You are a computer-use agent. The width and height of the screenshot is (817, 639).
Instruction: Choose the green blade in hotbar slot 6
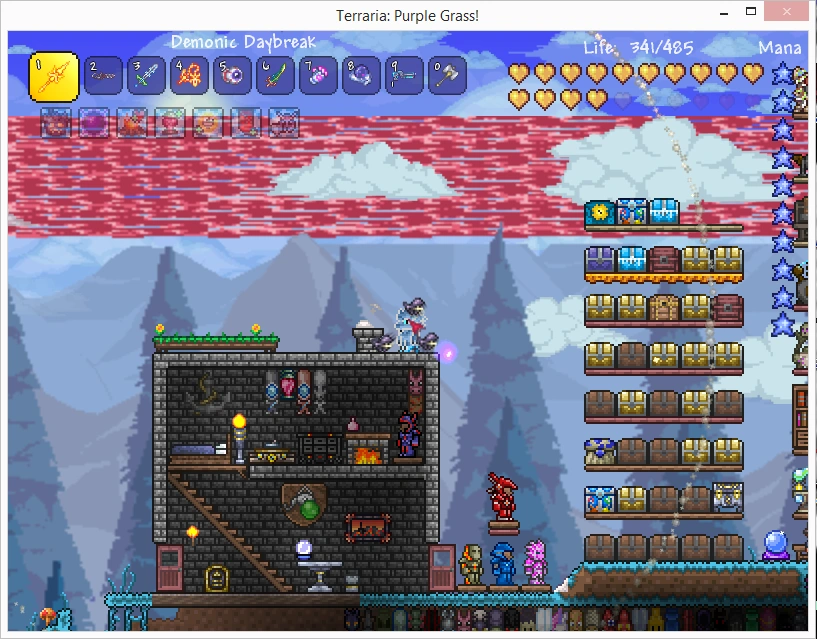(275, 75)
